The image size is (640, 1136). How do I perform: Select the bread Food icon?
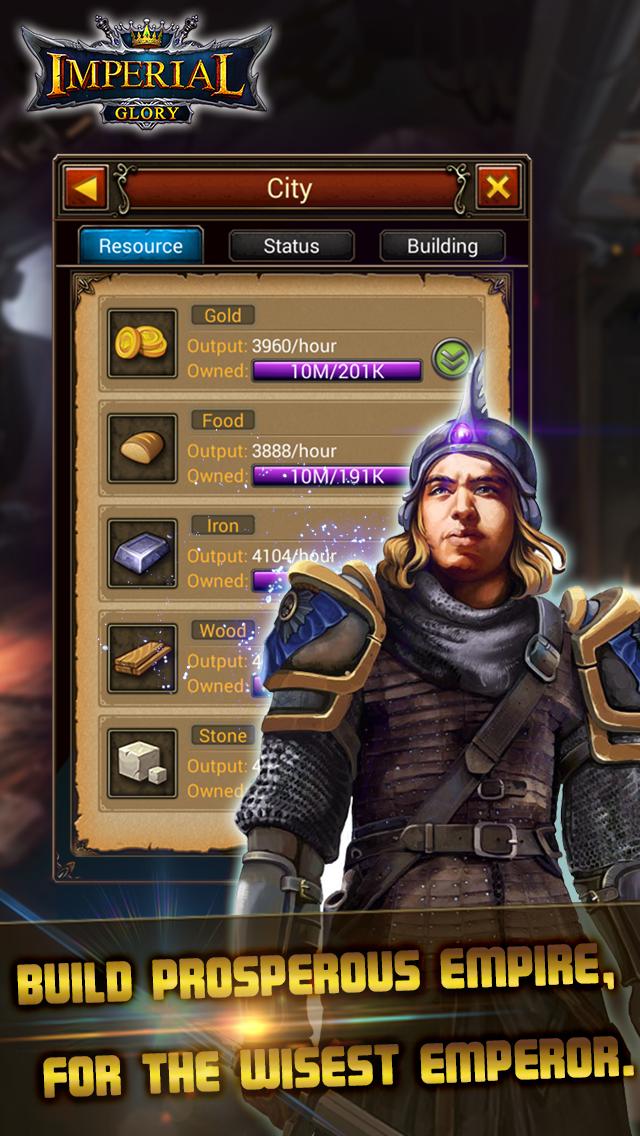(142, 448)
